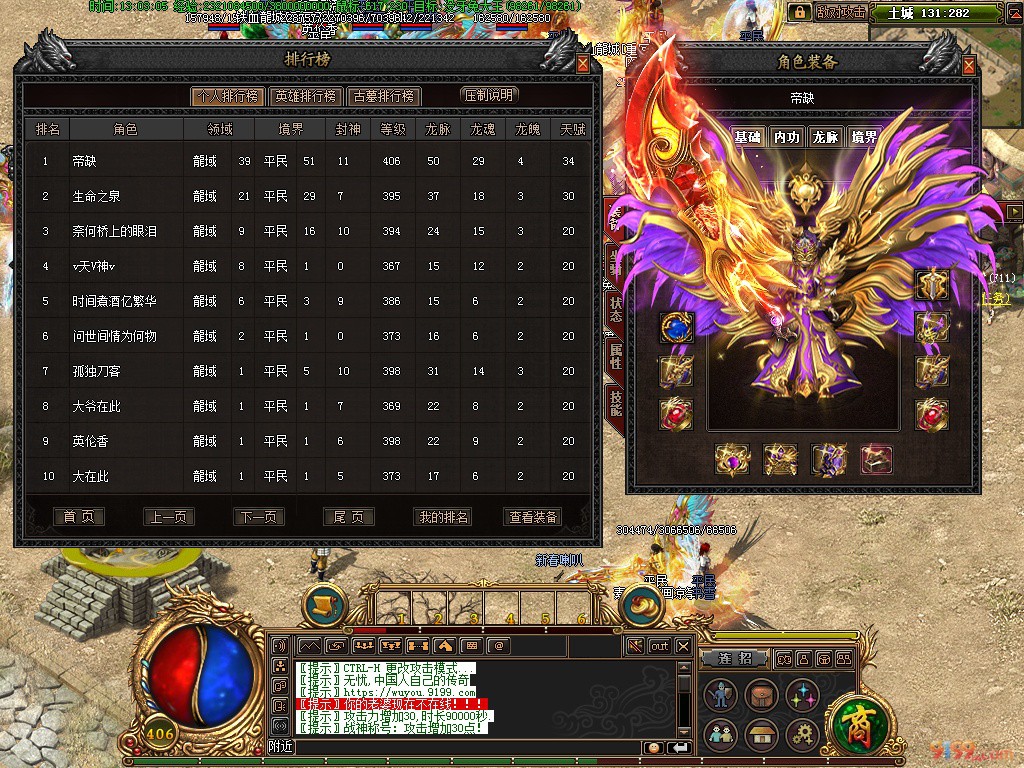Image resolution: width=1024 pixels, height=768 pixels.
Task: Switch to the 英雄排行榜 hero ranking tab
Action: point(305,96)
